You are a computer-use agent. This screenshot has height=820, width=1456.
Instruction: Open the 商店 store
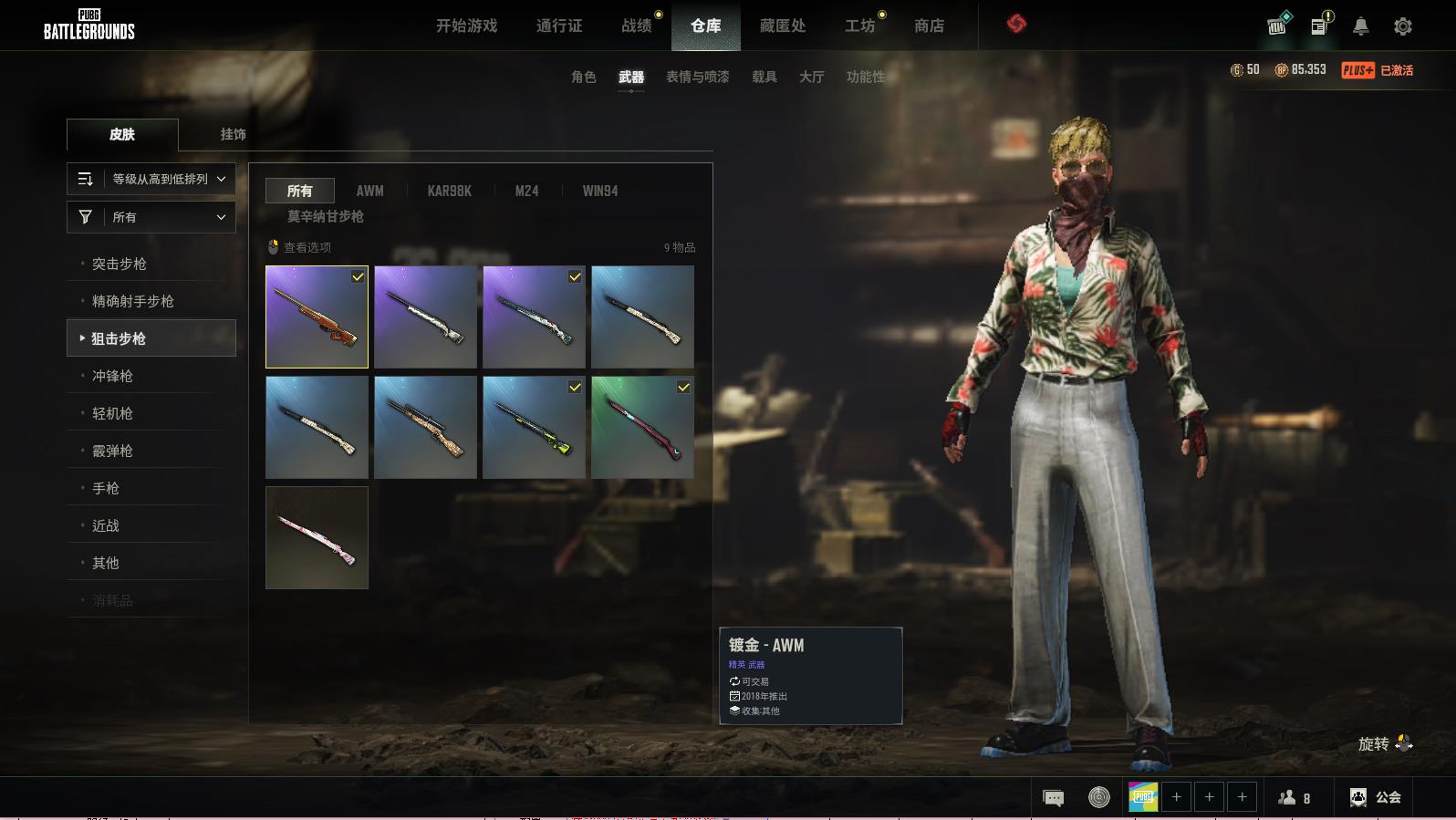click(x=929, y=26)
